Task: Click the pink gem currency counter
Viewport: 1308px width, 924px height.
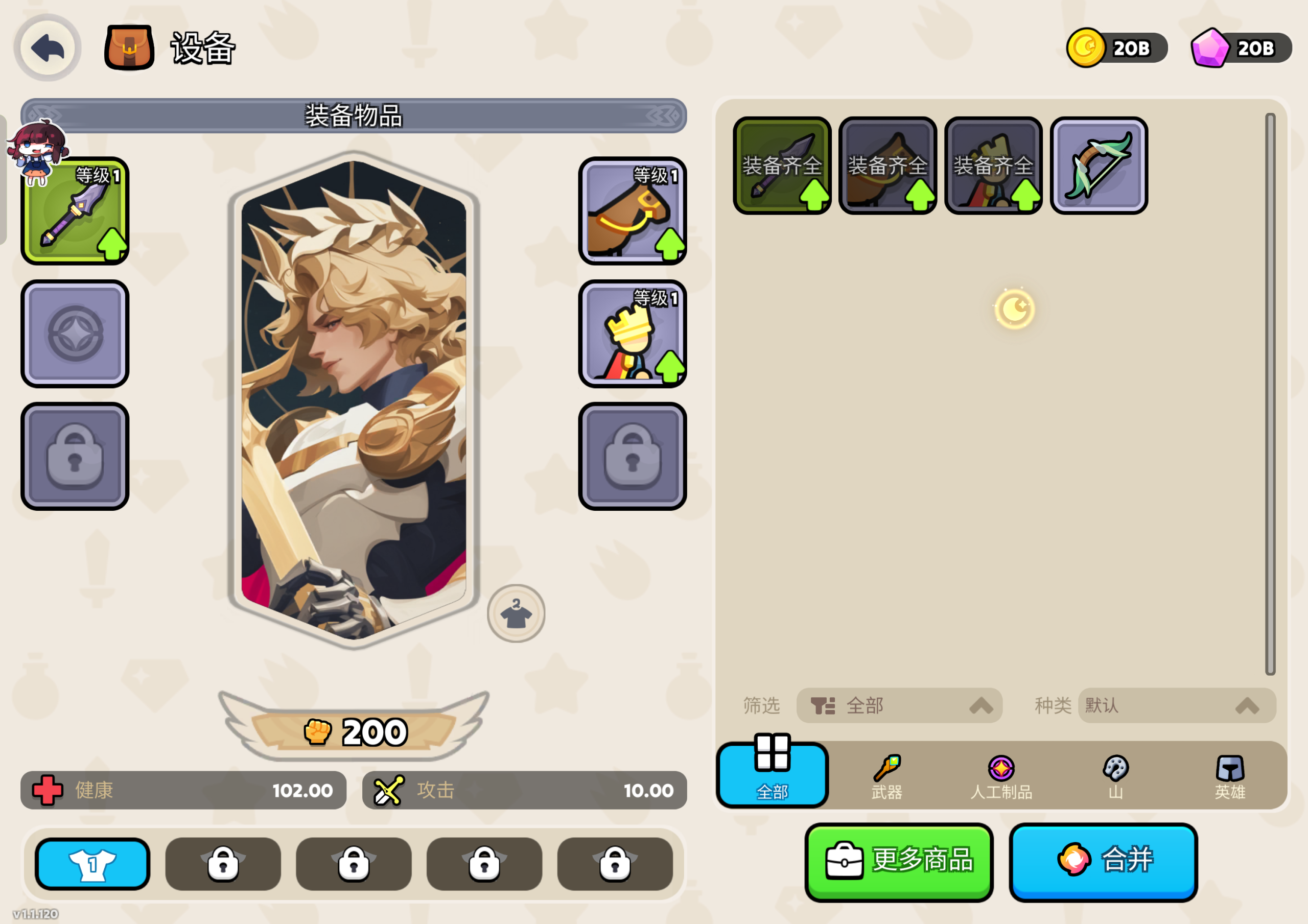Action: (1241, 49)
